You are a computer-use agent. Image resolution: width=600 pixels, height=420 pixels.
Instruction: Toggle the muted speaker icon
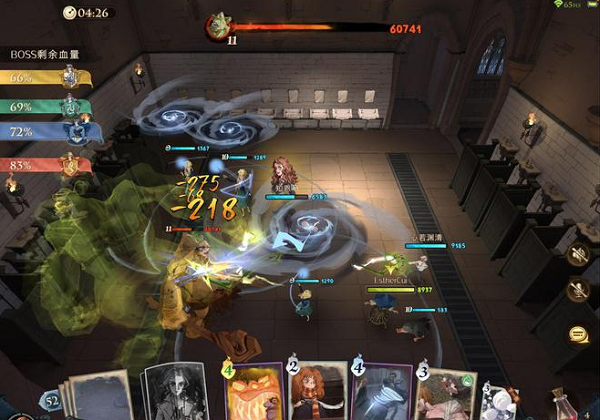point(577,254)
